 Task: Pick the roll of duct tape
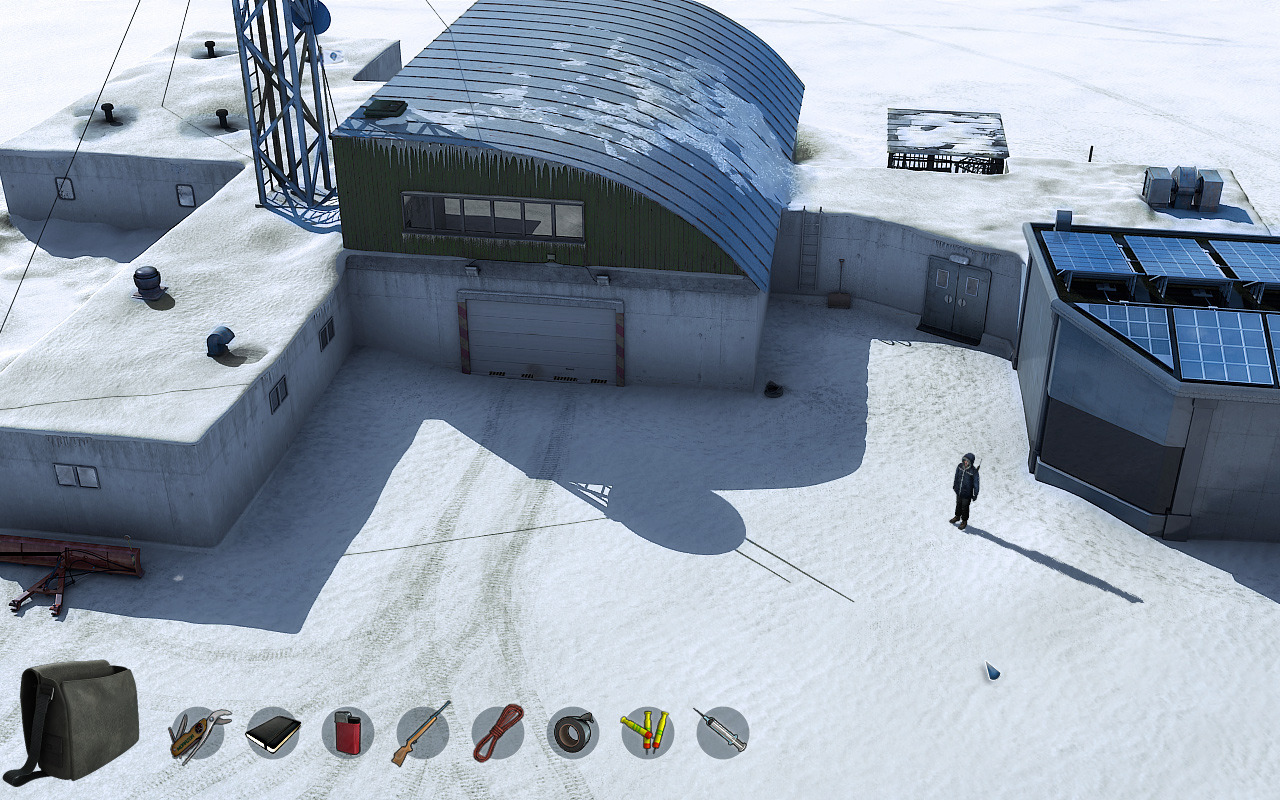pyautogui.click(x=573, y=733)
